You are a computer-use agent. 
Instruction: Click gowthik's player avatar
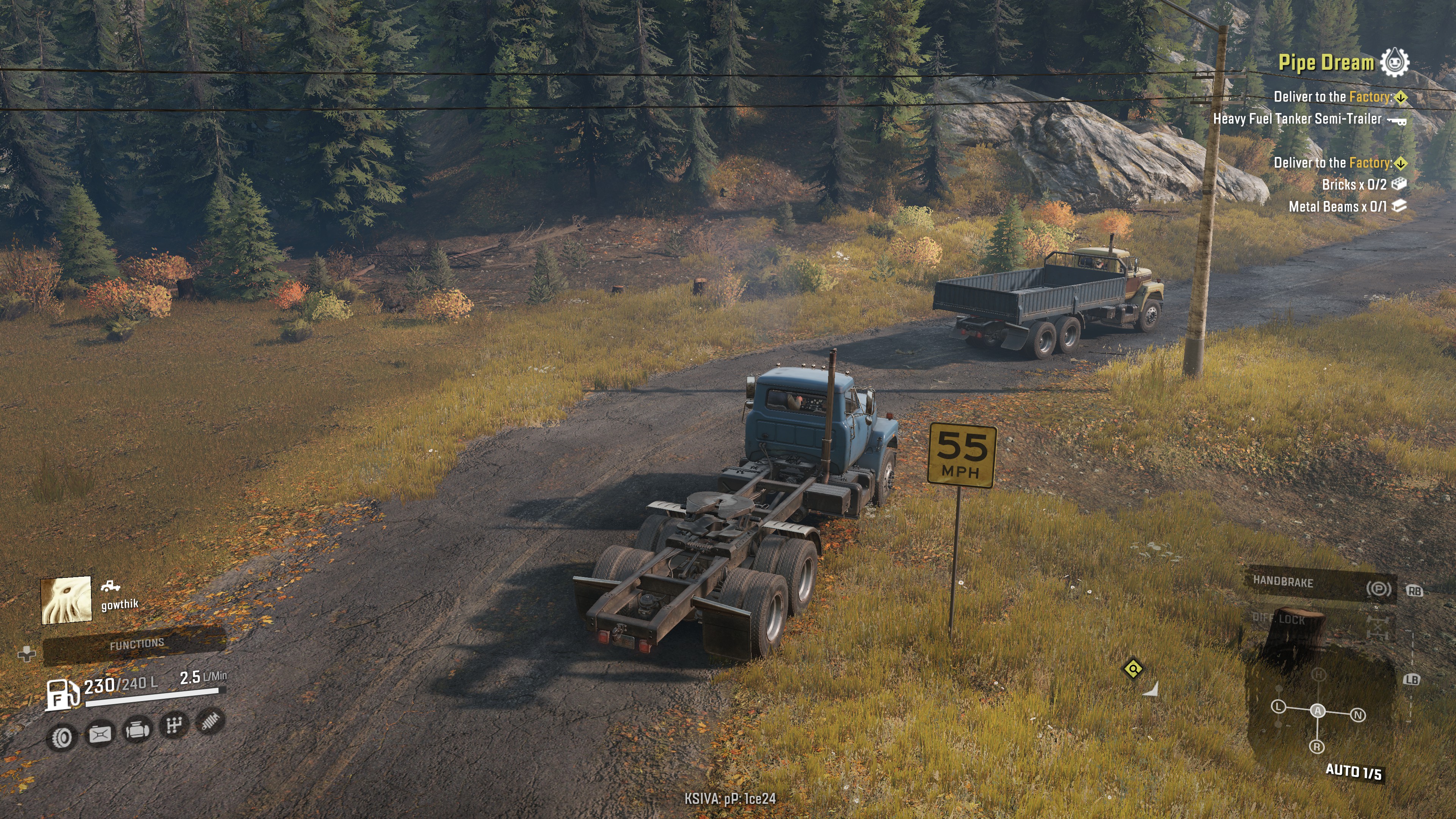66,600
